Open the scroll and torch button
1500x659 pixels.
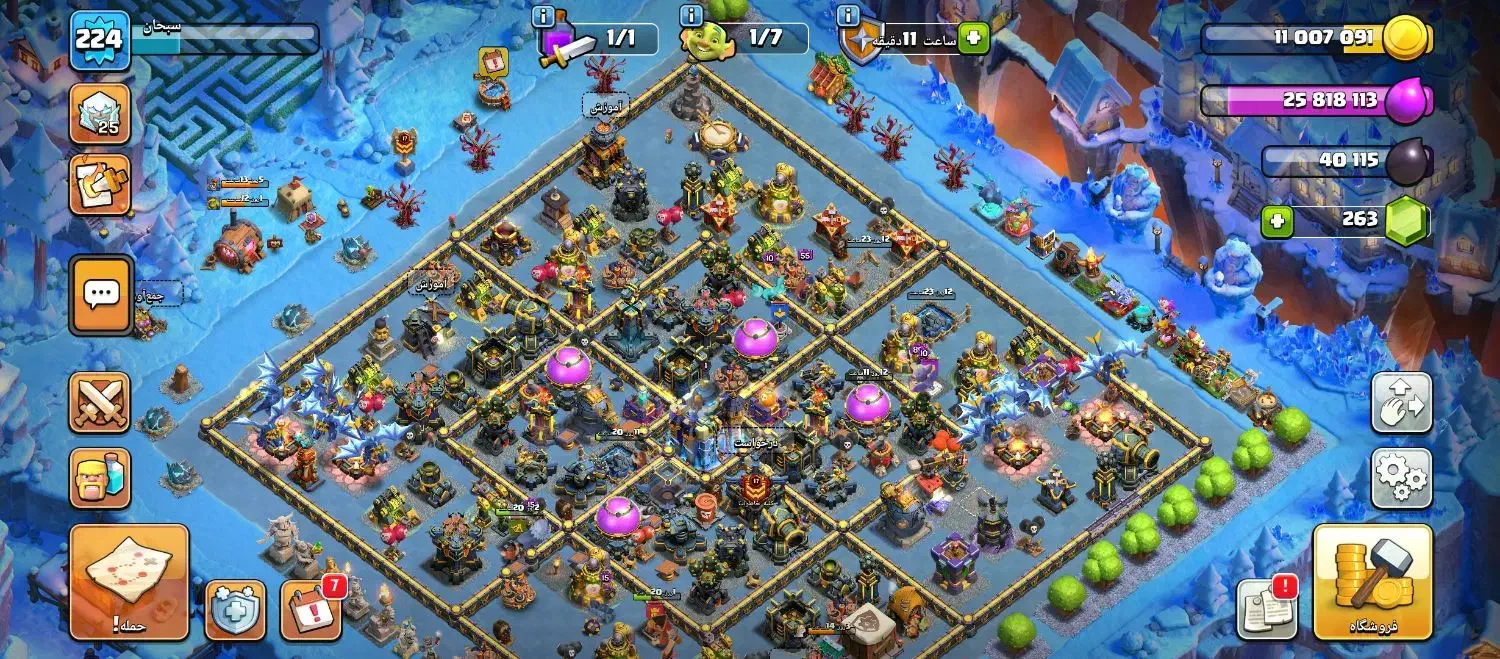click(x=100, y=184)
